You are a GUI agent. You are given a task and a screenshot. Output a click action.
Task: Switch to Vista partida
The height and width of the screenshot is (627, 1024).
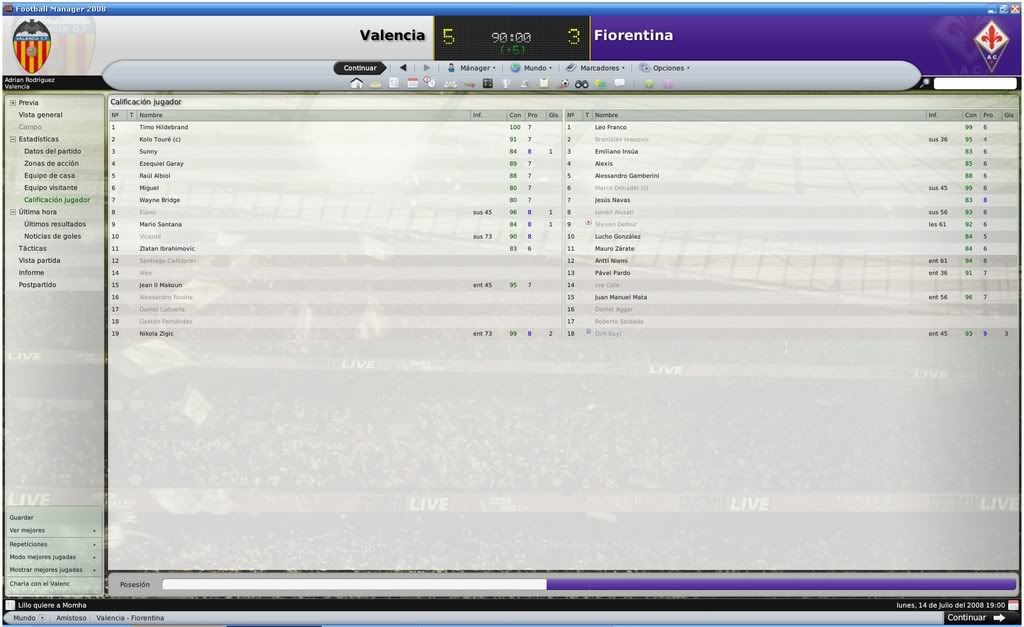(x=39, y=260)
